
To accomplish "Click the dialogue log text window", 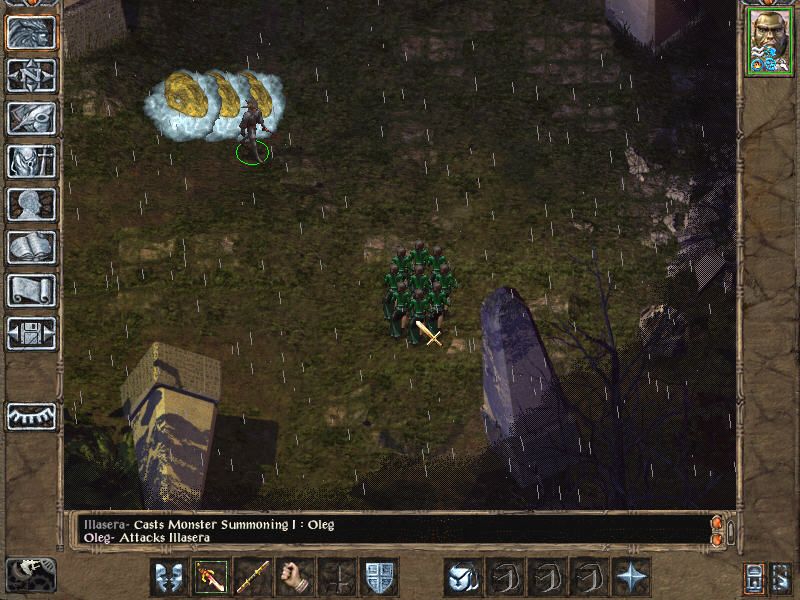I will [x=390, y=530].
